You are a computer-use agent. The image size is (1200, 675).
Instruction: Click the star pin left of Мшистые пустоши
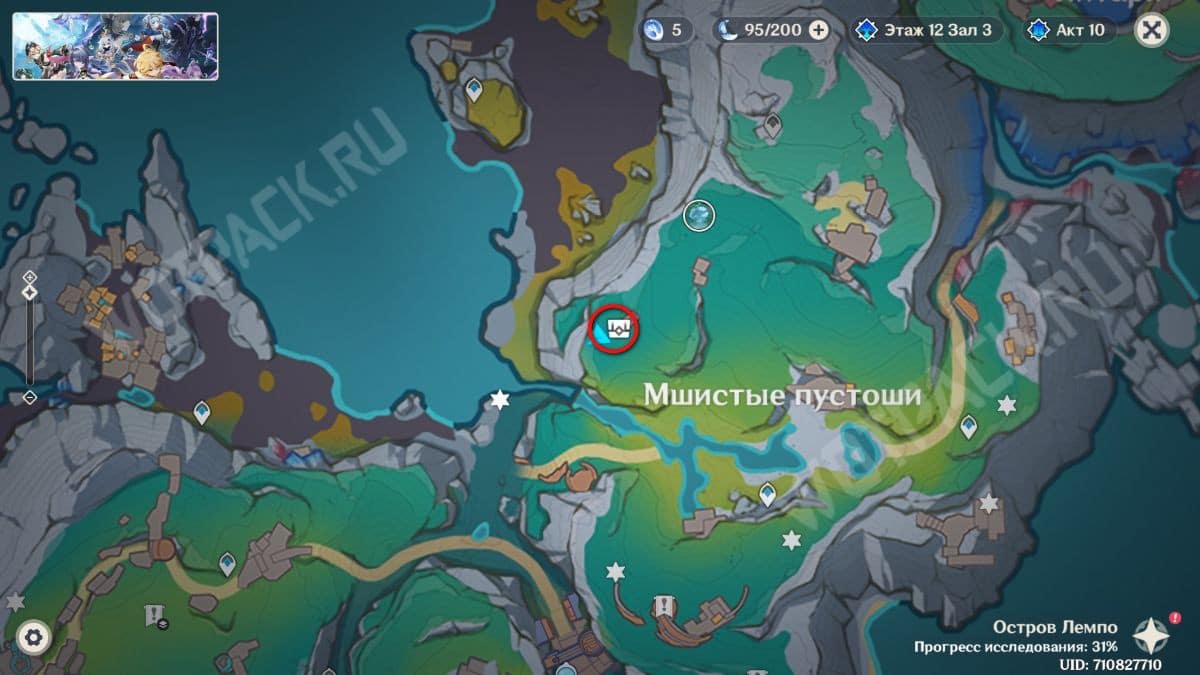point(499,400)
